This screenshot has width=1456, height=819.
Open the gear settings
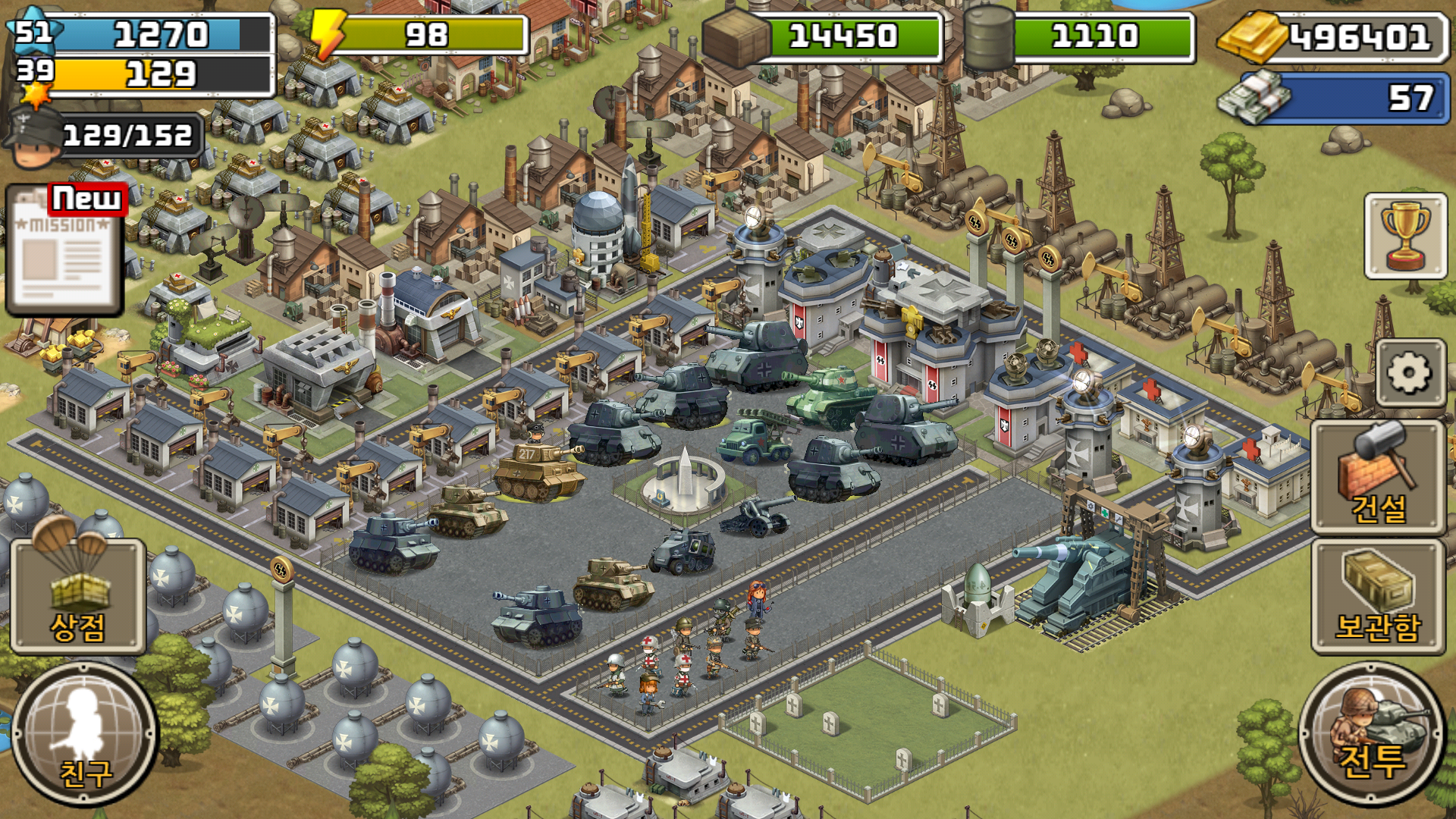(x=1409, y=373)
